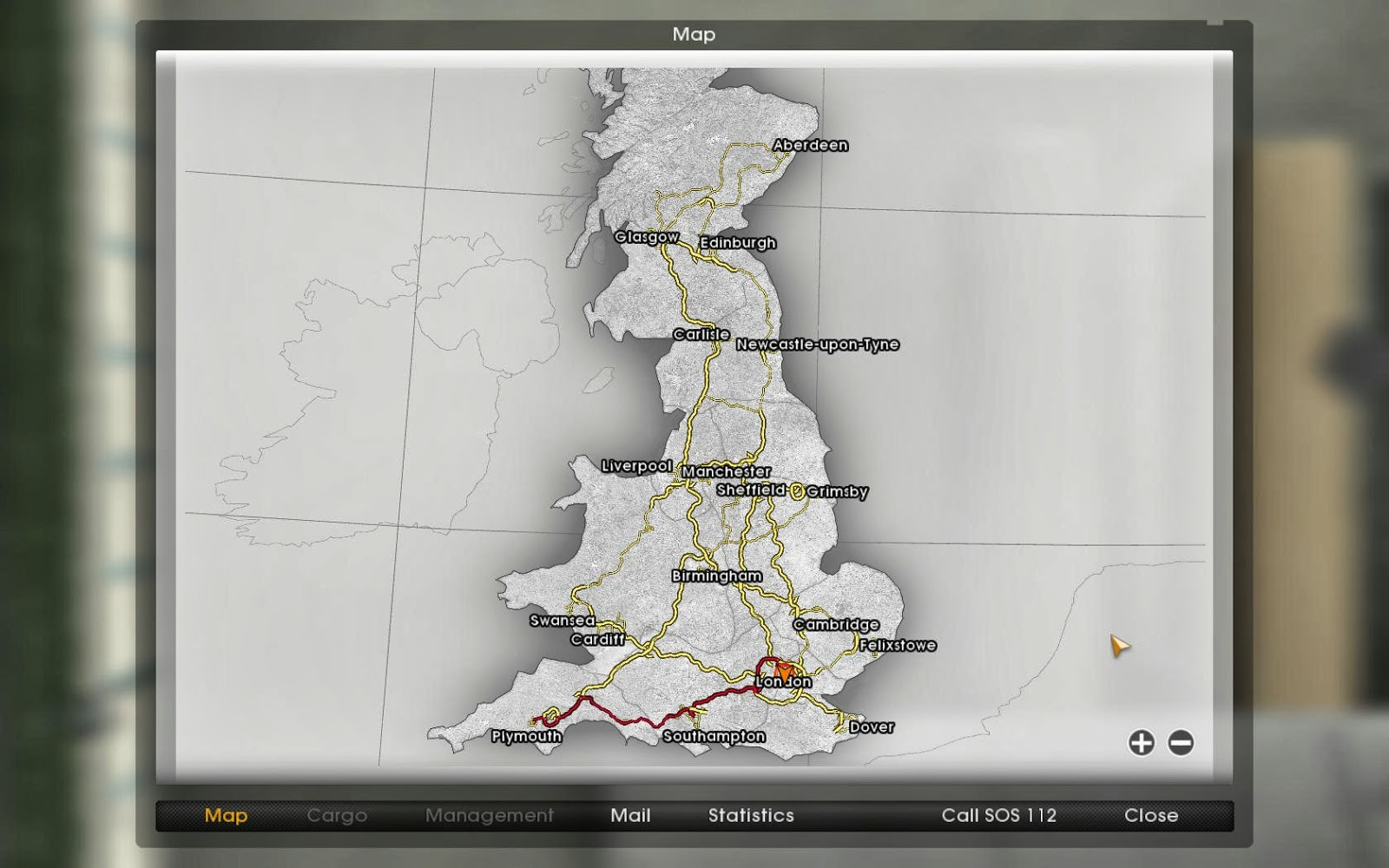Open the Statistics tab

750,815
